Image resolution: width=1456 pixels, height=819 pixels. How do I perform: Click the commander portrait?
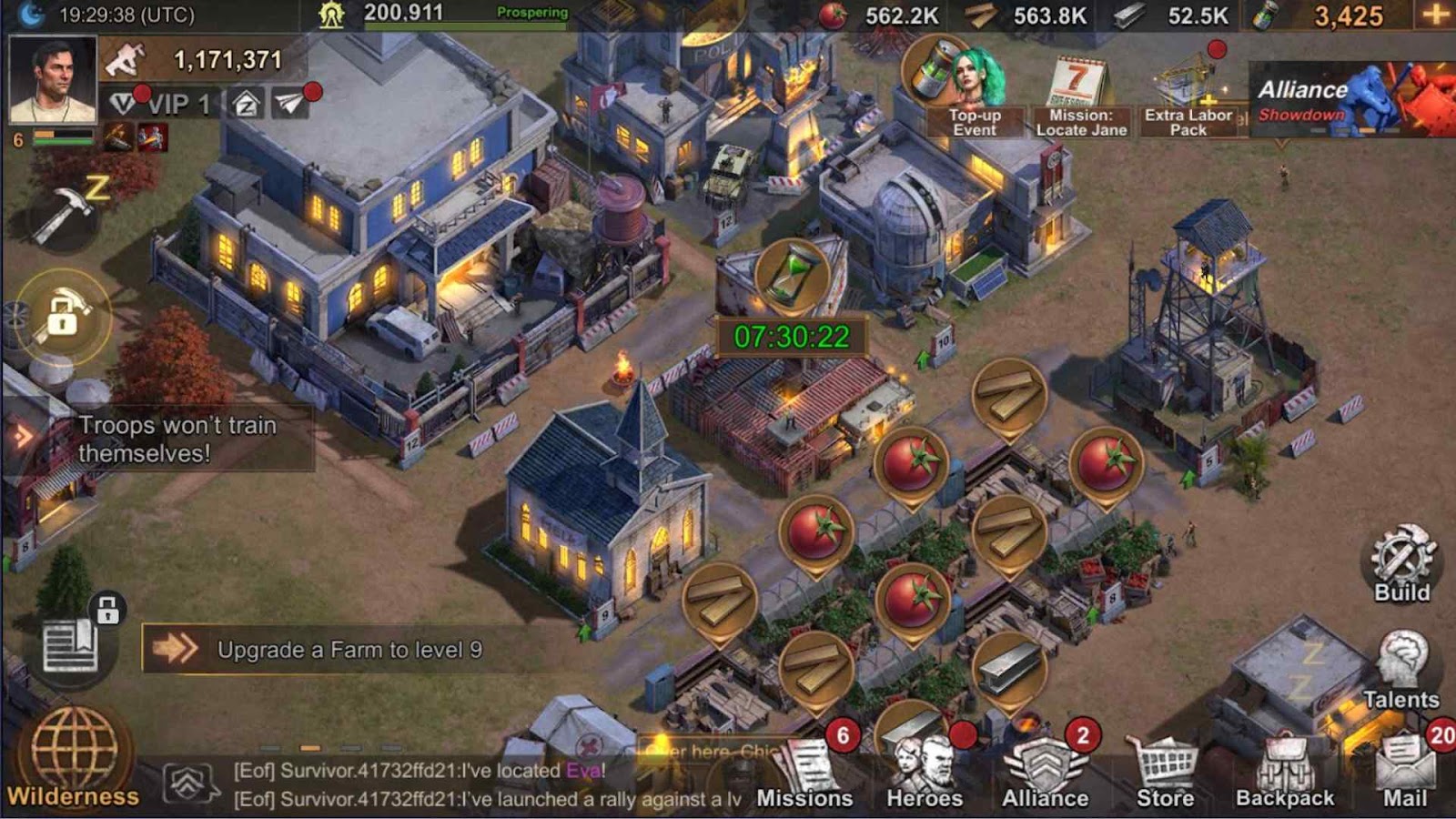click(x=52, y=80)
